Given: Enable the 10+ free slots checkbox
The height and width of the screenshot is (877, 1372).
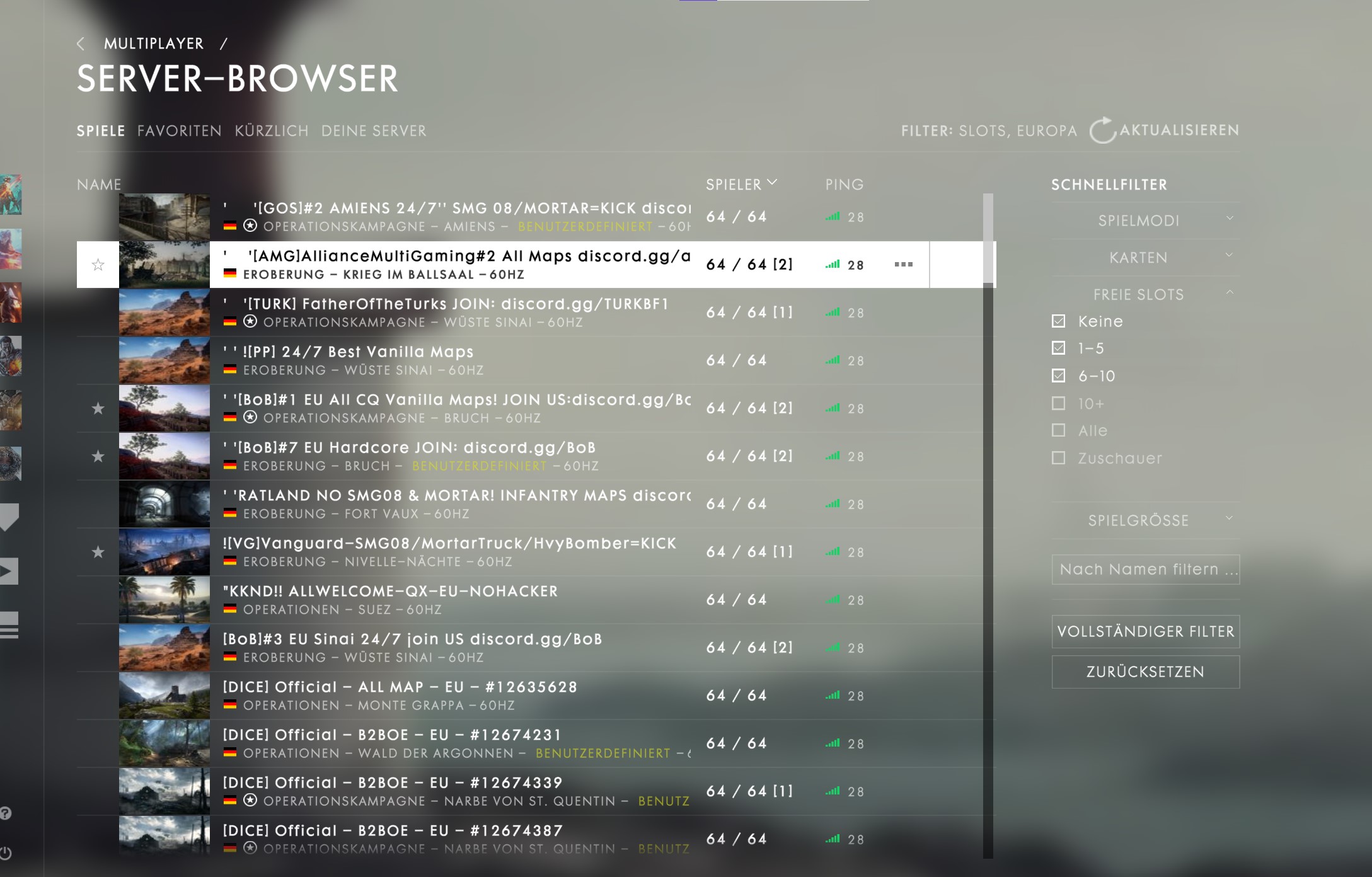Looking at the screenshot, I should pyautogui.click(x=1059, y=403).
